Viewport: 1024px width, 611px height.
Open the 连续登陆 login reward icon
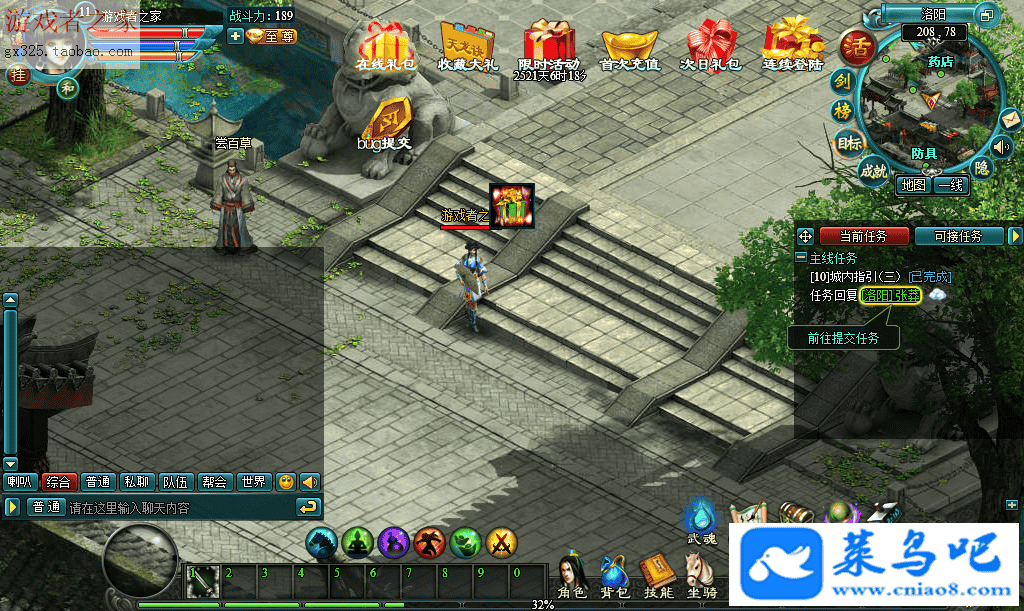tap(793, 46)
